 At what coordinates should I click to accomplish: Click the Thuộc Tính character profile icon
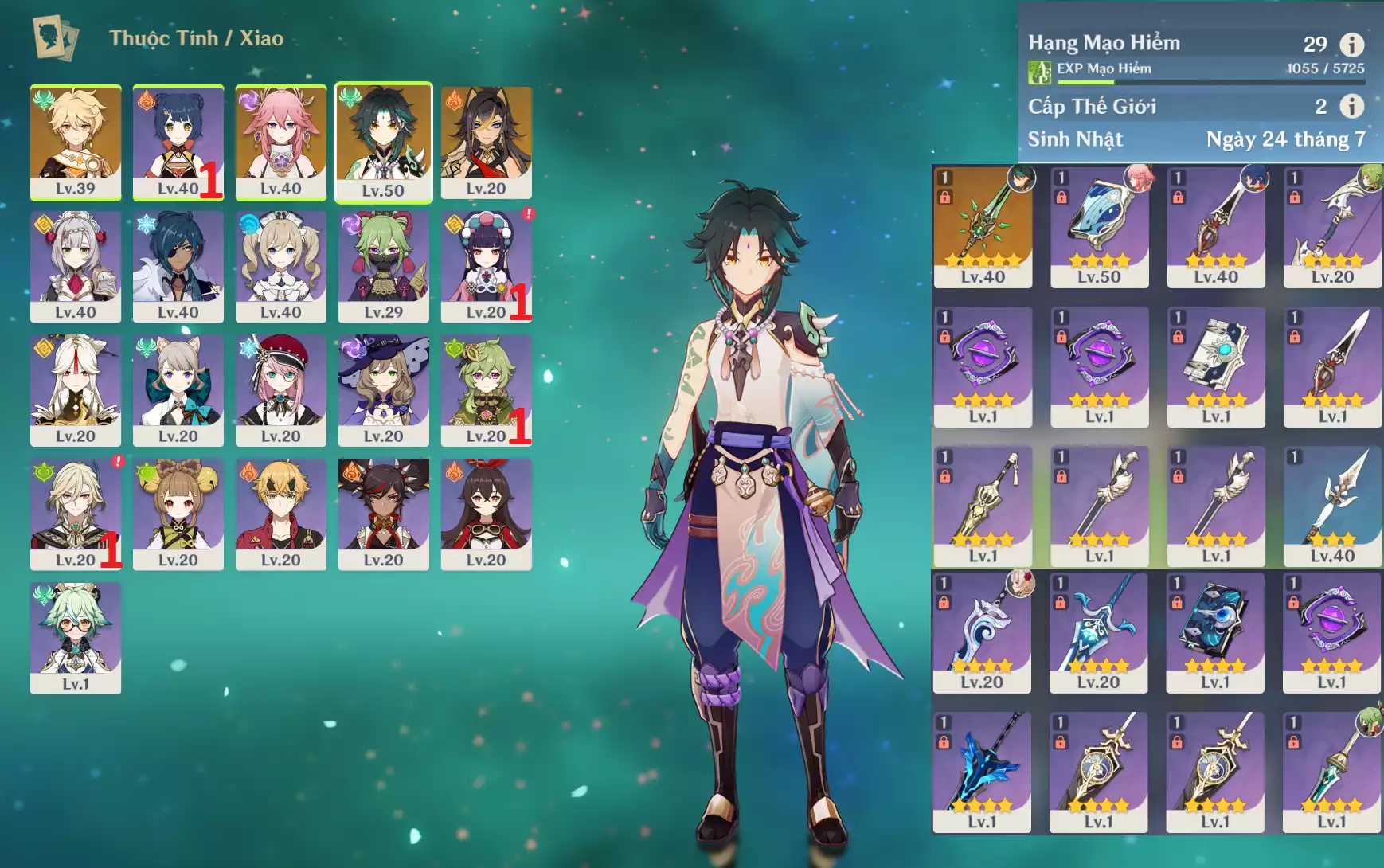54,37
